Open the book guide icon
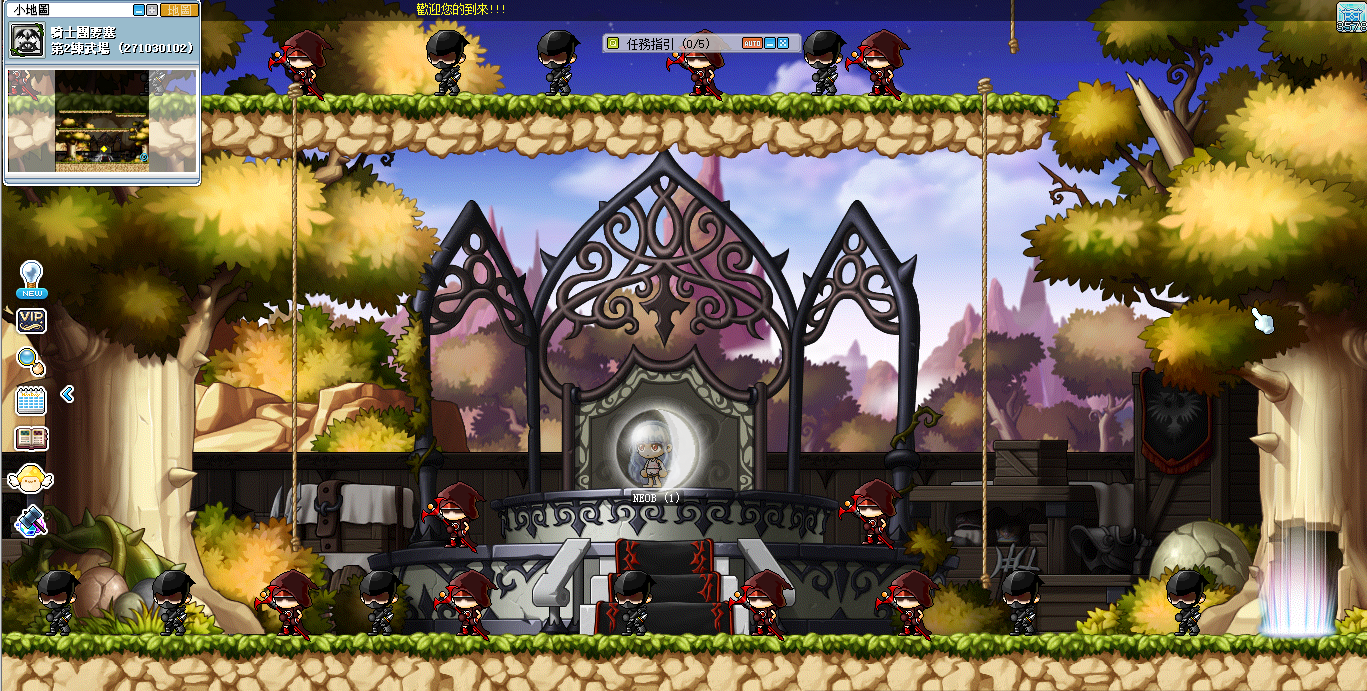The width and height of the screenshot is (1367, 691). pyautogui.click(x=32, y=438)
